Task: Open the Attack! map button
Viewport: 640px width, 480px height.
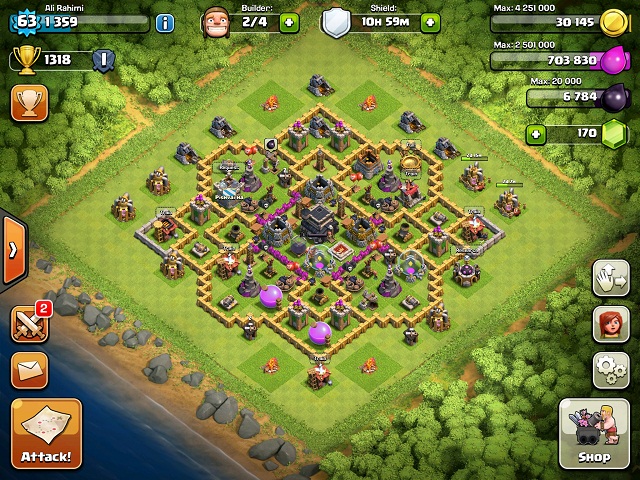Action: 46,433
